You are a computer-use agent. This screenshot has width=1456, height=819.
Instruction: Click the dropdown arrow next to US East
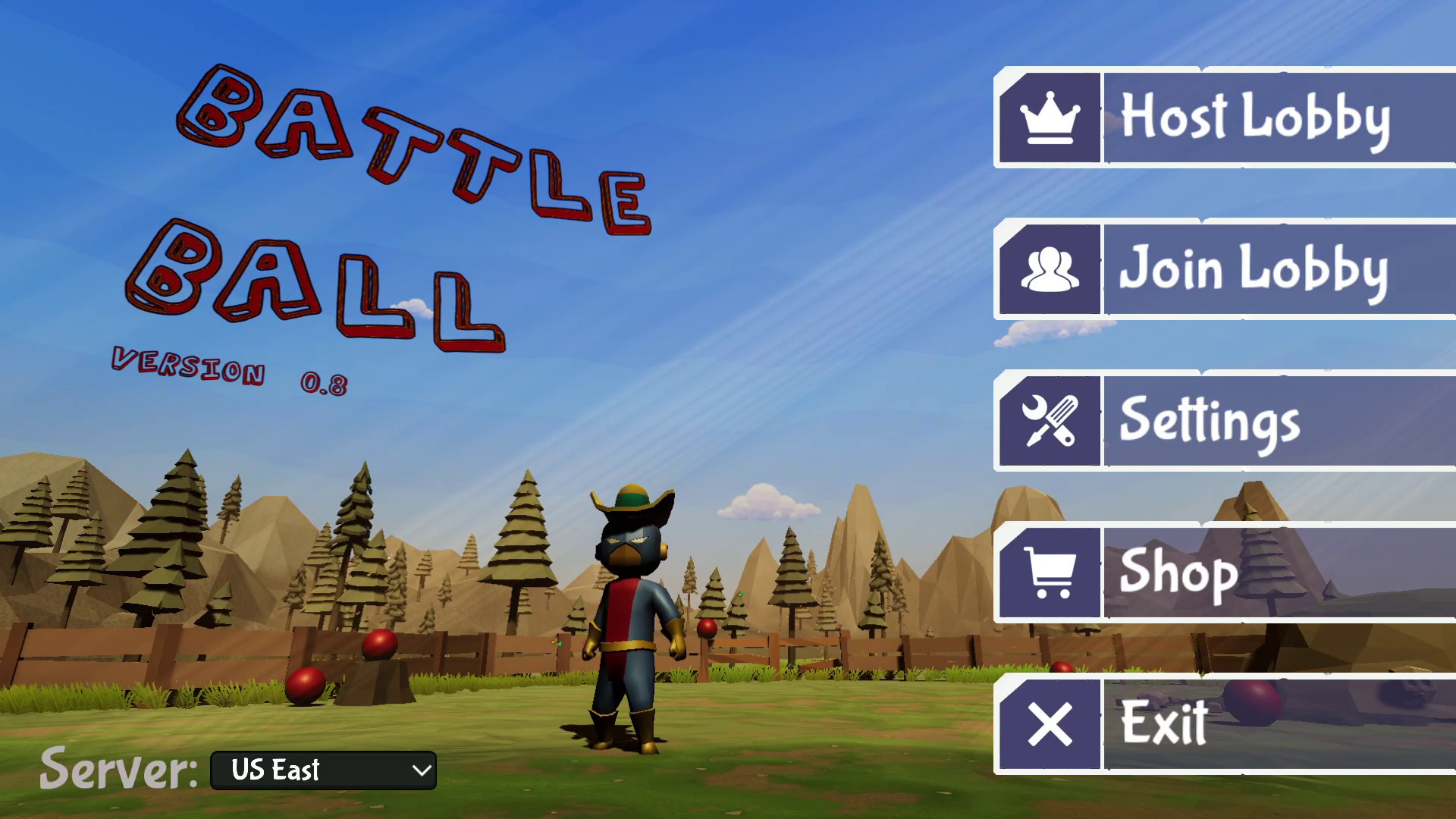coord(419,770)
